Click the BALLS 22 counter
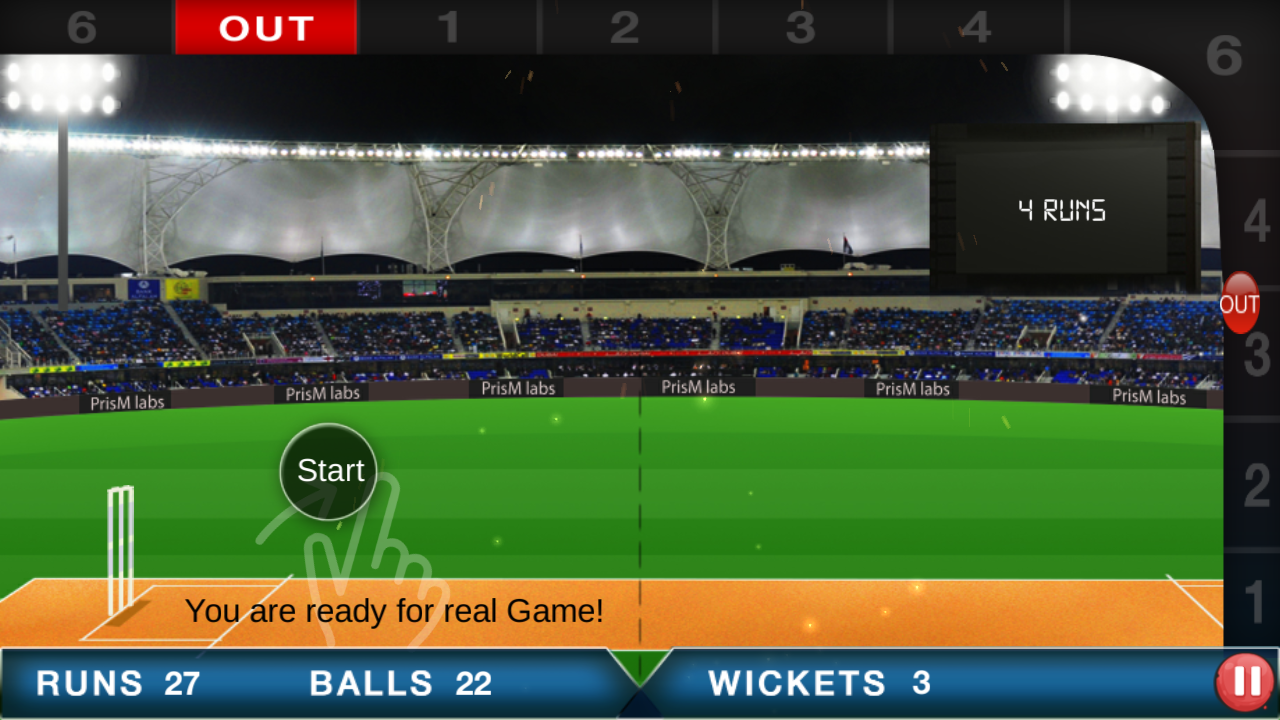The height and width of the screenshot is (720, 1280). (400, 683)
